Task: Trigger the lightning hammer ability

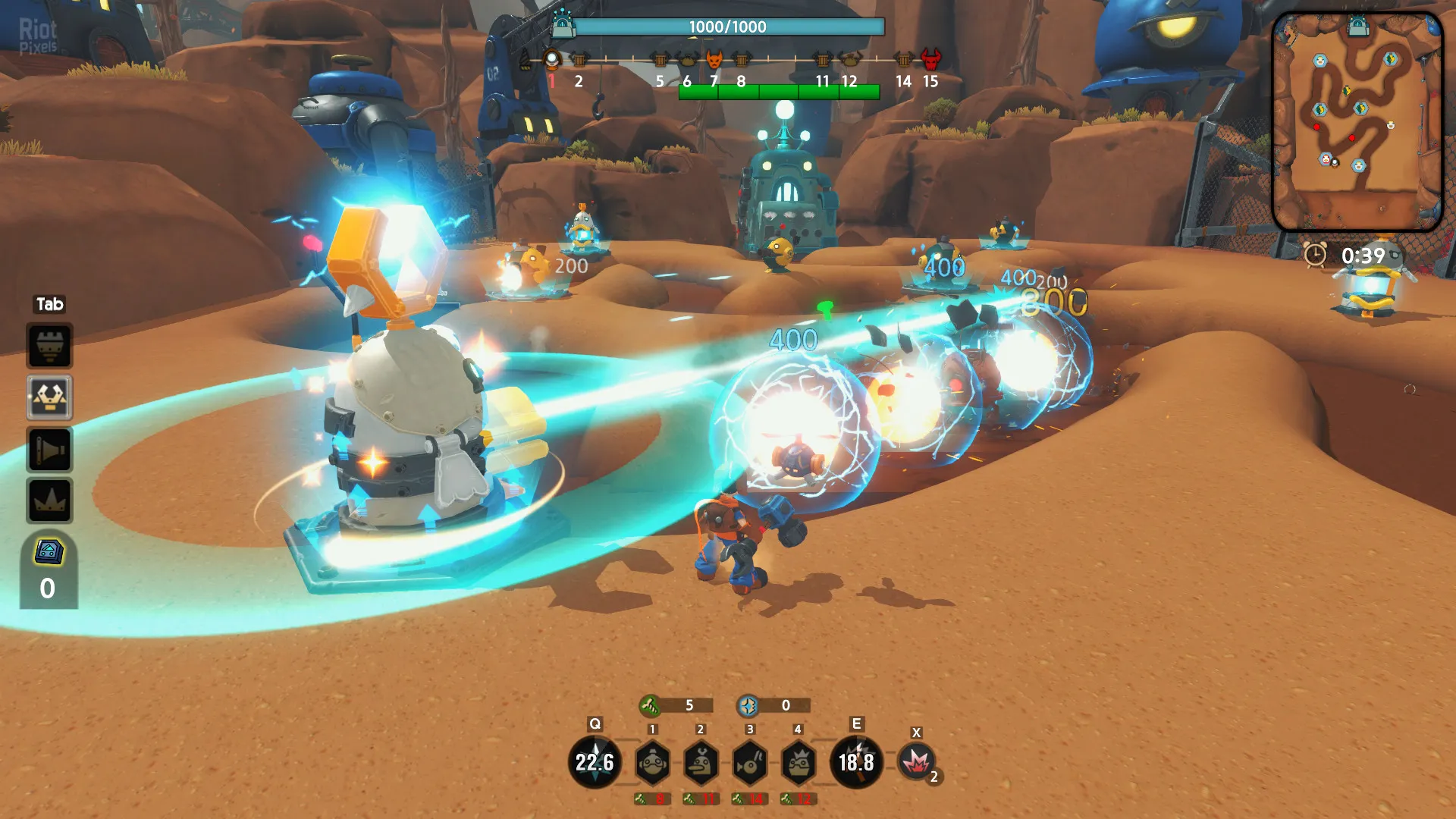Action: click(x=856, y=762)
